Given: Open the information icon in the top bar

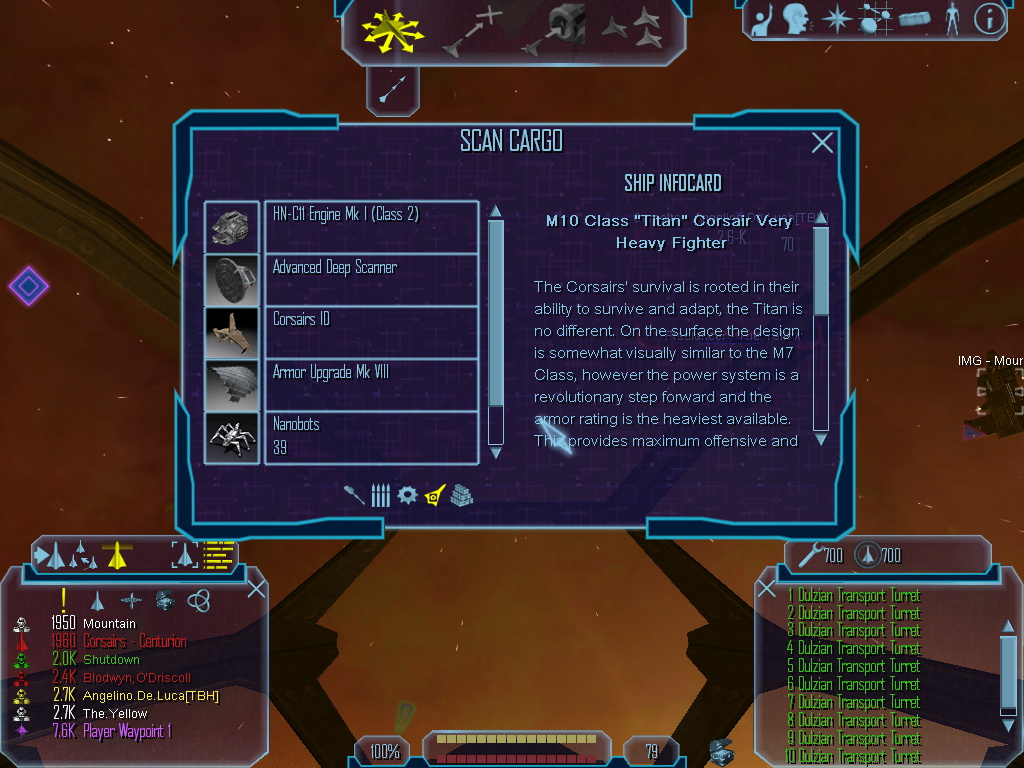Looking at the screenshot, I should (x=989, y=19).
